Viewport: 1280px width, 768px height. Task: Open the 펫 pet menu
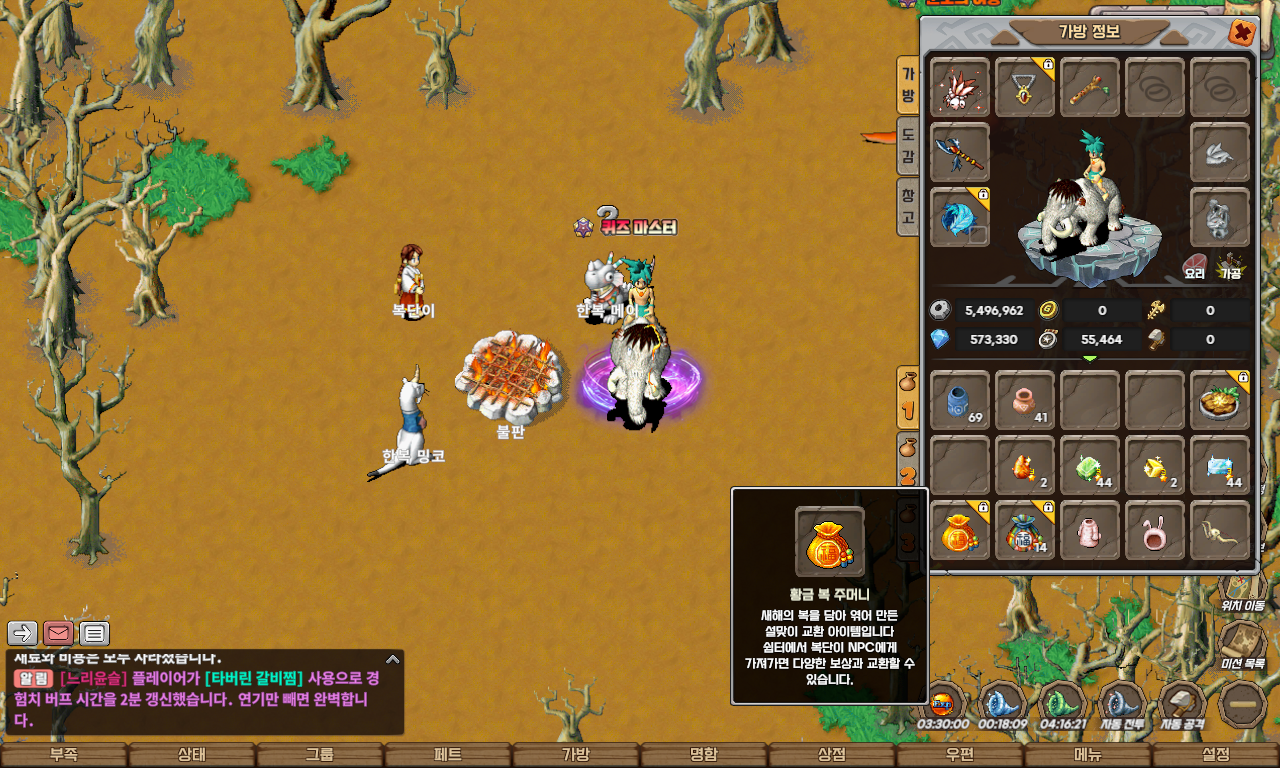pos(448,755)
